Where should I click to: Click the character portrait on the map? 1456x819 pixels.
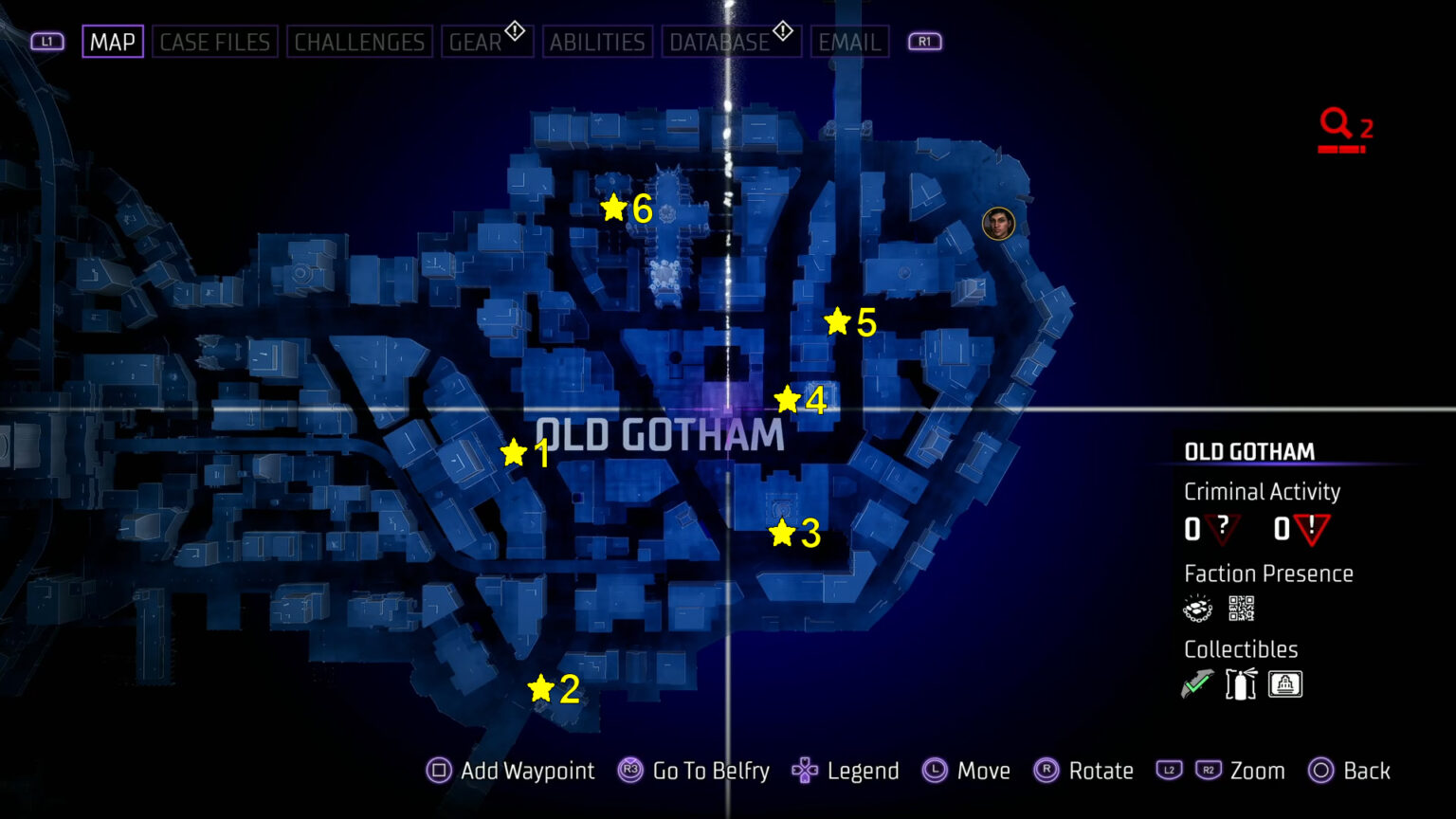(x=998, y=225)
